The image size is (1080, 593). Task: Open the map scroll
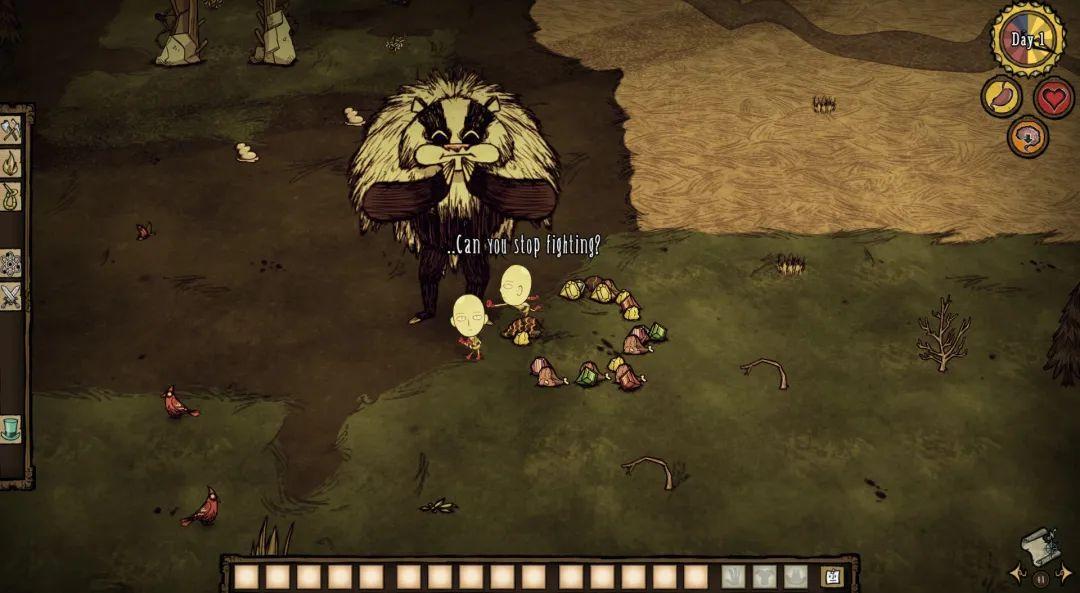1040,547
